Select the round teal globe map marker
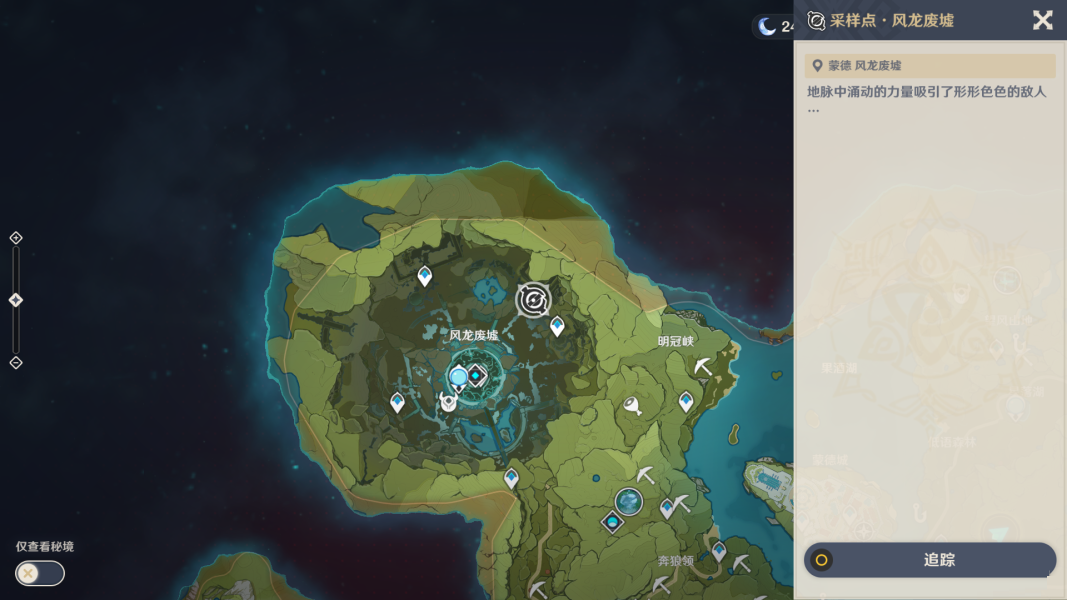 pos(629,501)
